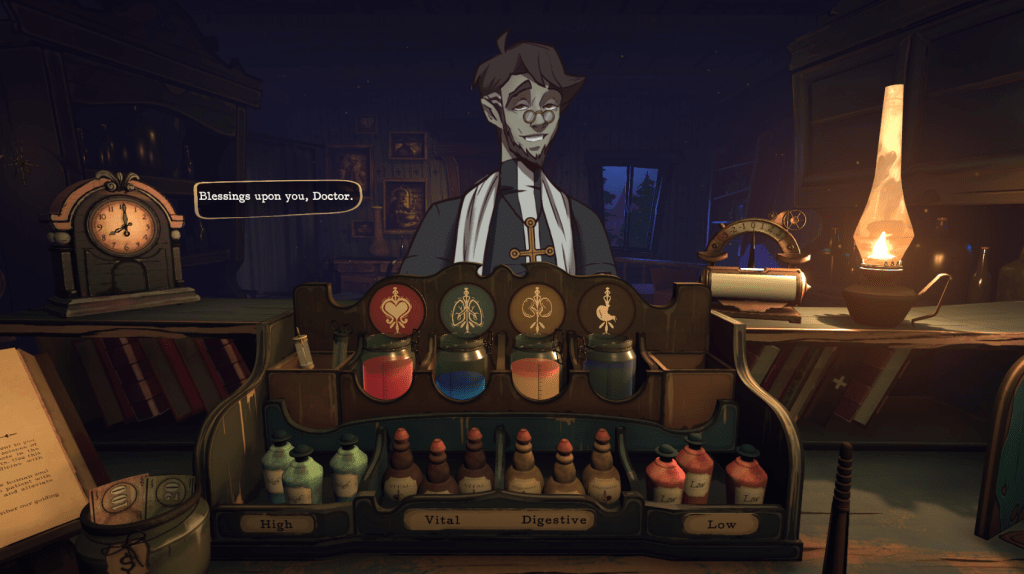Click the High shelf label

coord(277,523)
